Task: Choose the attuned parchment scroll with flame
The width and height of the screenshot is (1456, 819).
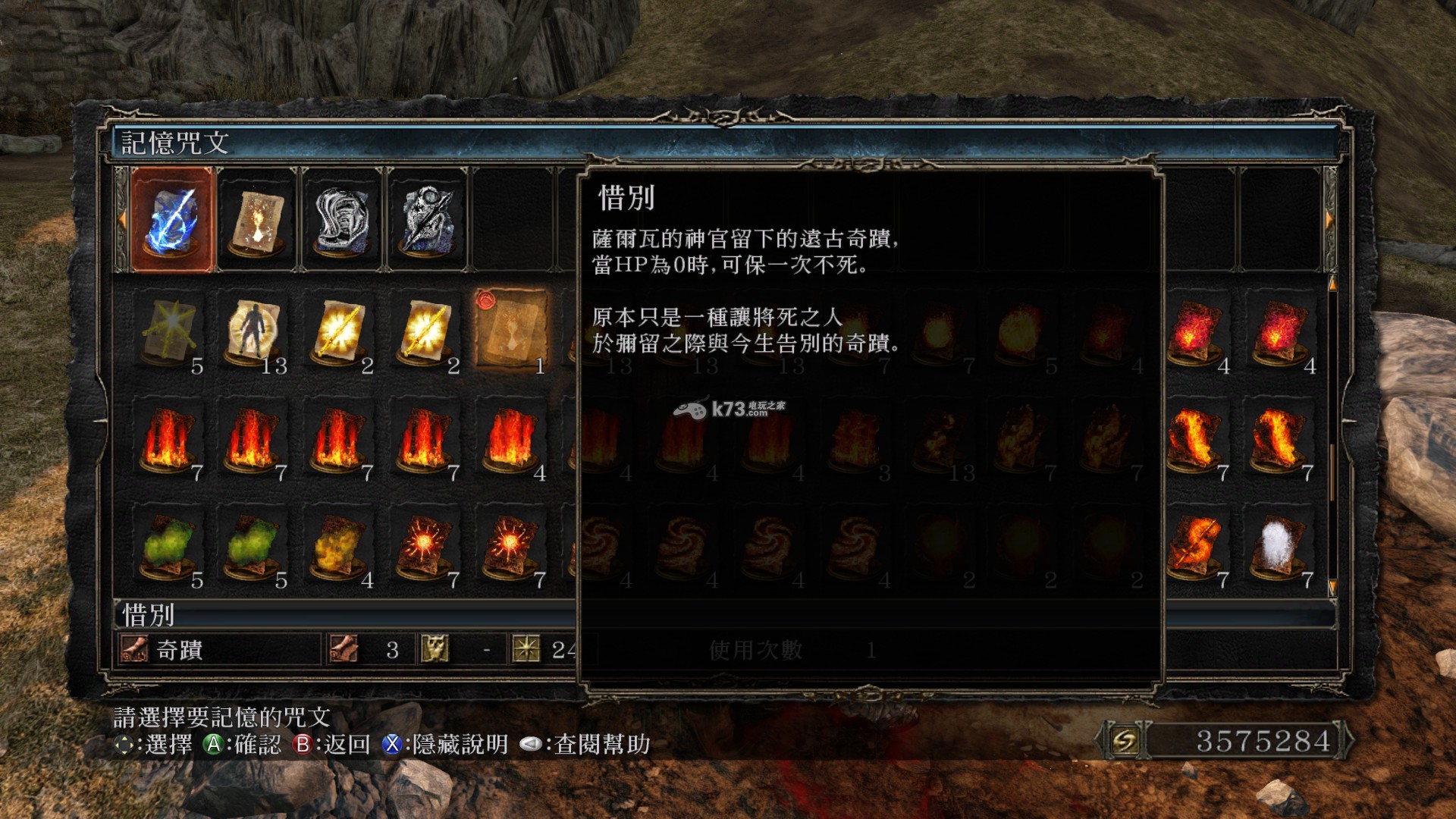Action: tap(258, 219)
